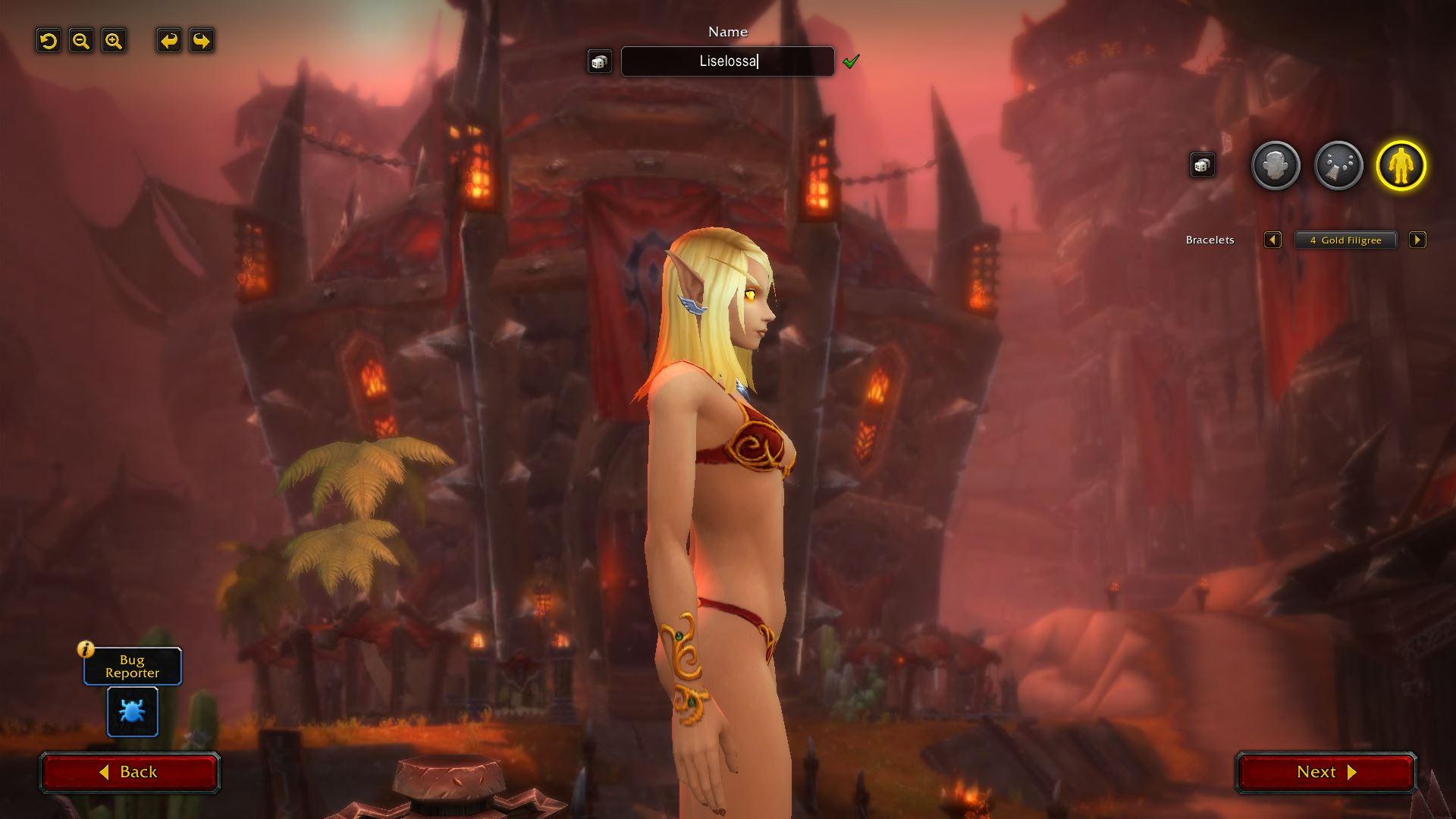Randomize appearance with the dice beside the category icons
This screenshot has height=819, width=1456.
tap(1202, 165)
